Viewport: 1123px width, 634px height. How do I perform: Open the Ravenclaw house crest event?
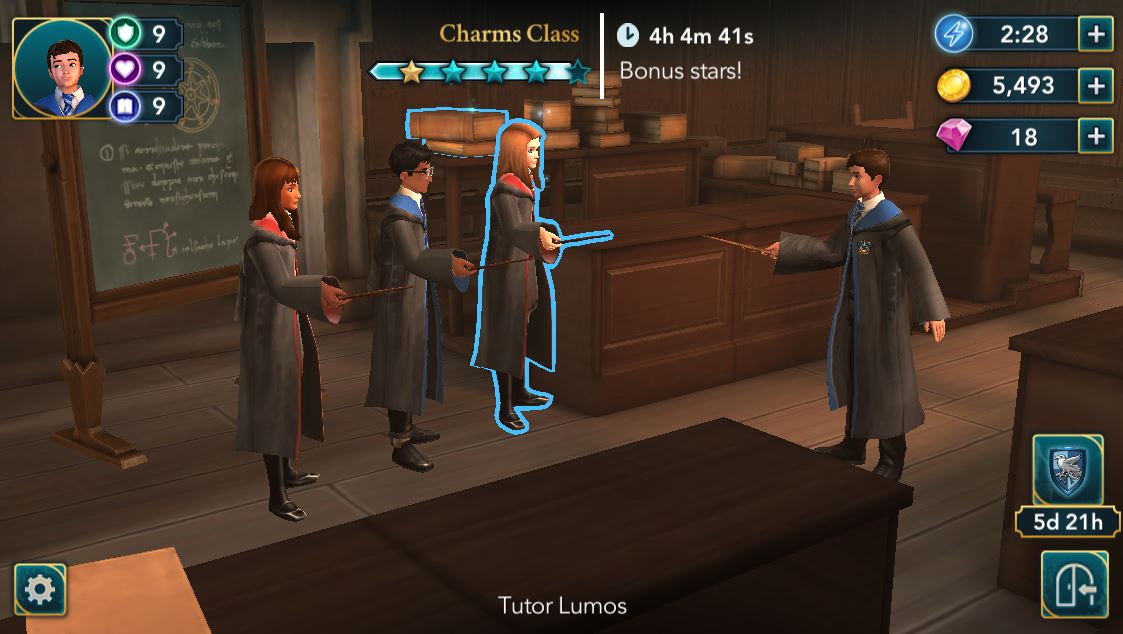[x=1067, y=470]
